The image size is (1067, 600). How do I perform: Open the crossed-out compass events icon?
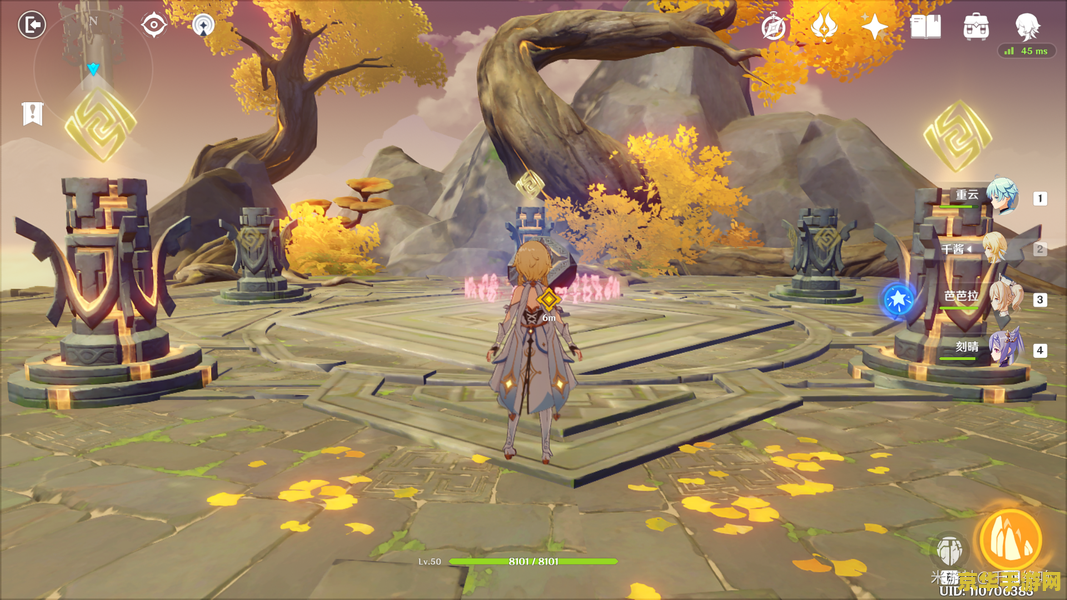pos(773,27)
